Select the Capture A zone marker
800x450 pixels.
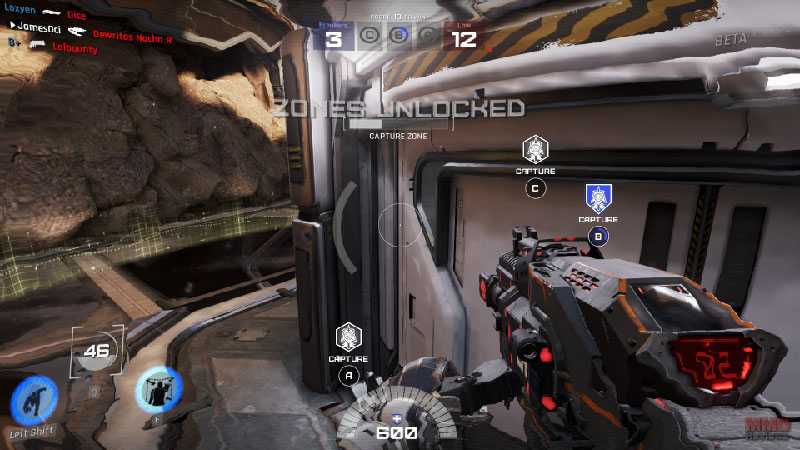(348, 337)
